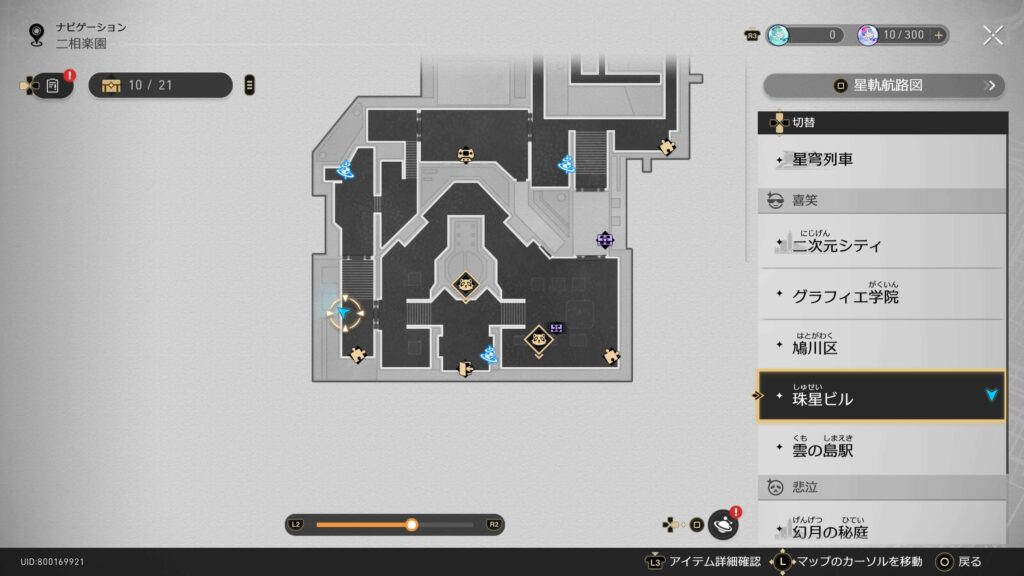The height and width of the screenshot is (576, 1024).
Task: Click the 二相楽園 navigation pin icon
Action: 37,35
